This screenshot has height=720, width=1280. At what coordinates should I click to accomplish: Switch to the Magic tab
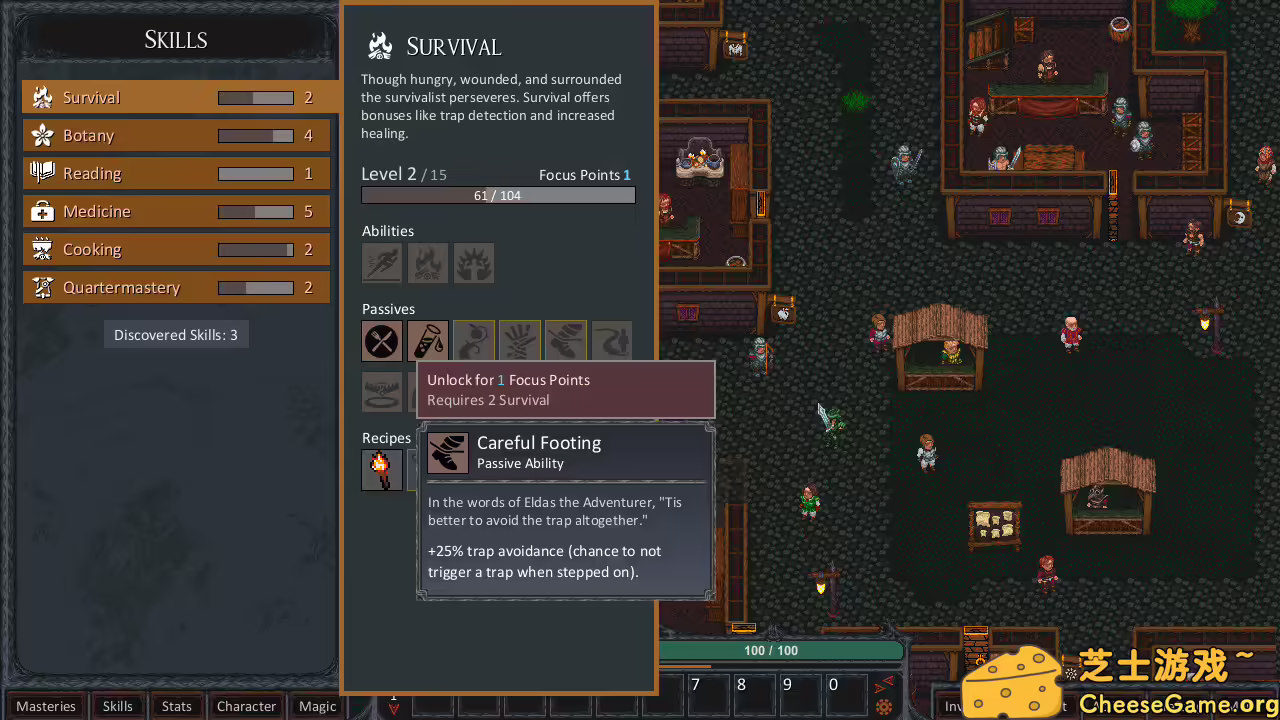(x=318, y=706)
